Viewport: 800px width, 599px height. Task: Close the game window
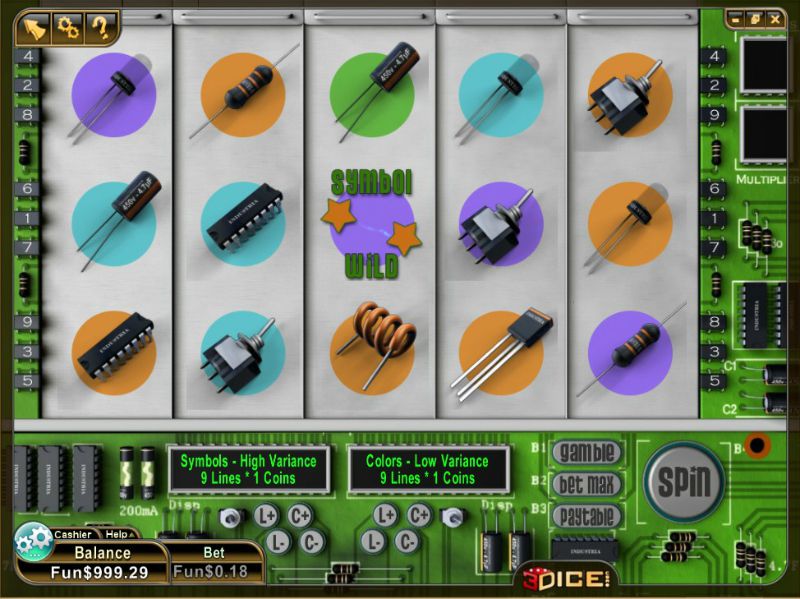774,18
